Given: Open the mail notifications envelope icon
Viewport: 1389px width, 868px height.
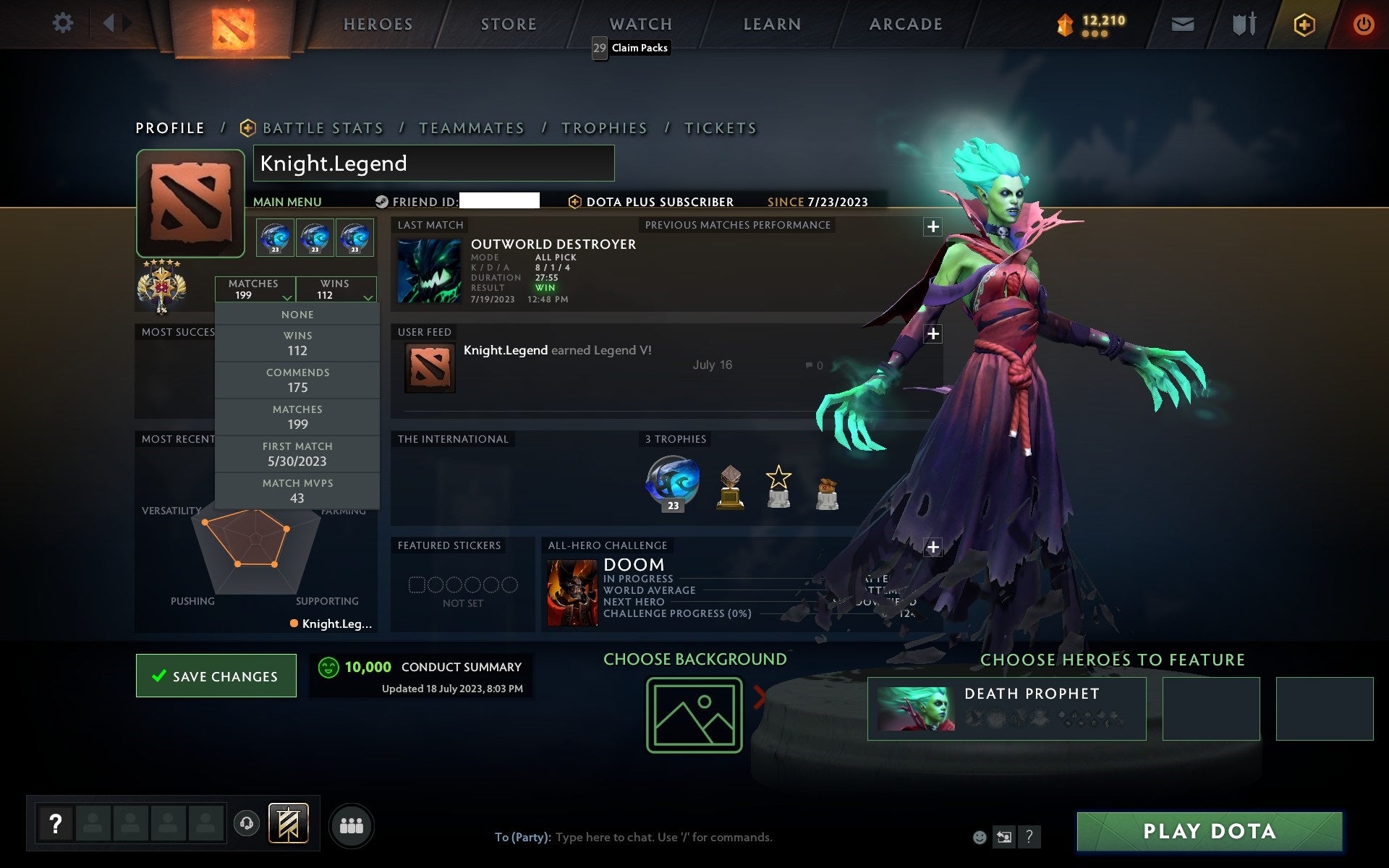Looking at the screenshot, I should pos(1181,23).
